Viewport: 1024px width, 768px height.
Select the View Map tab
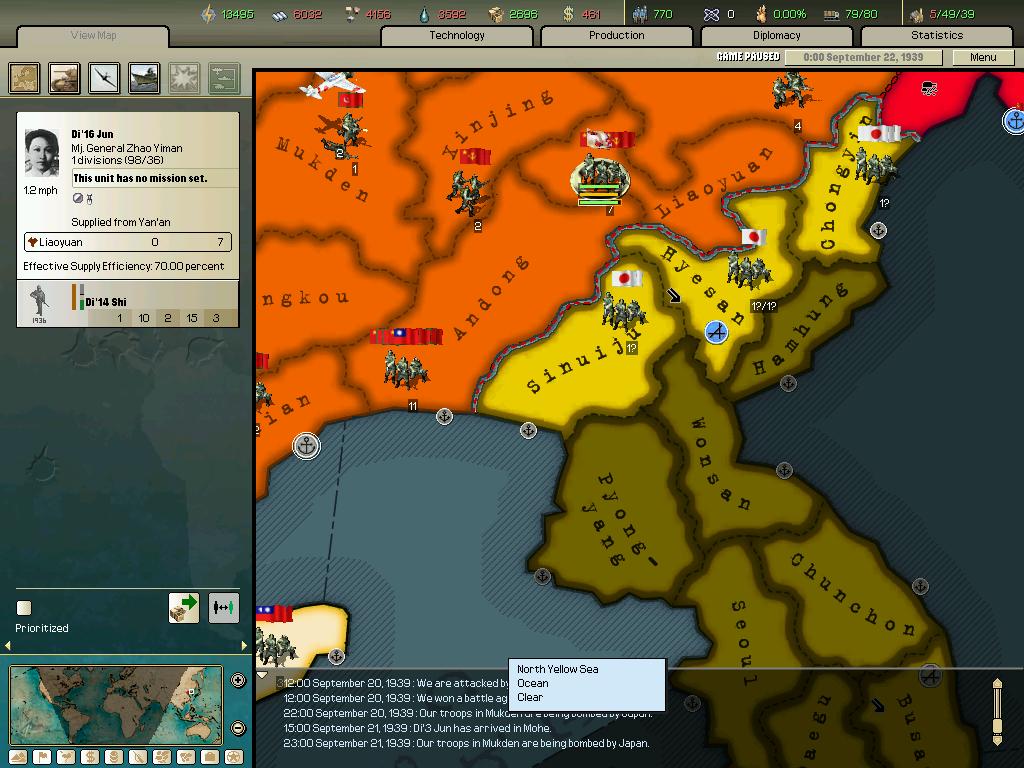point(93,36)
